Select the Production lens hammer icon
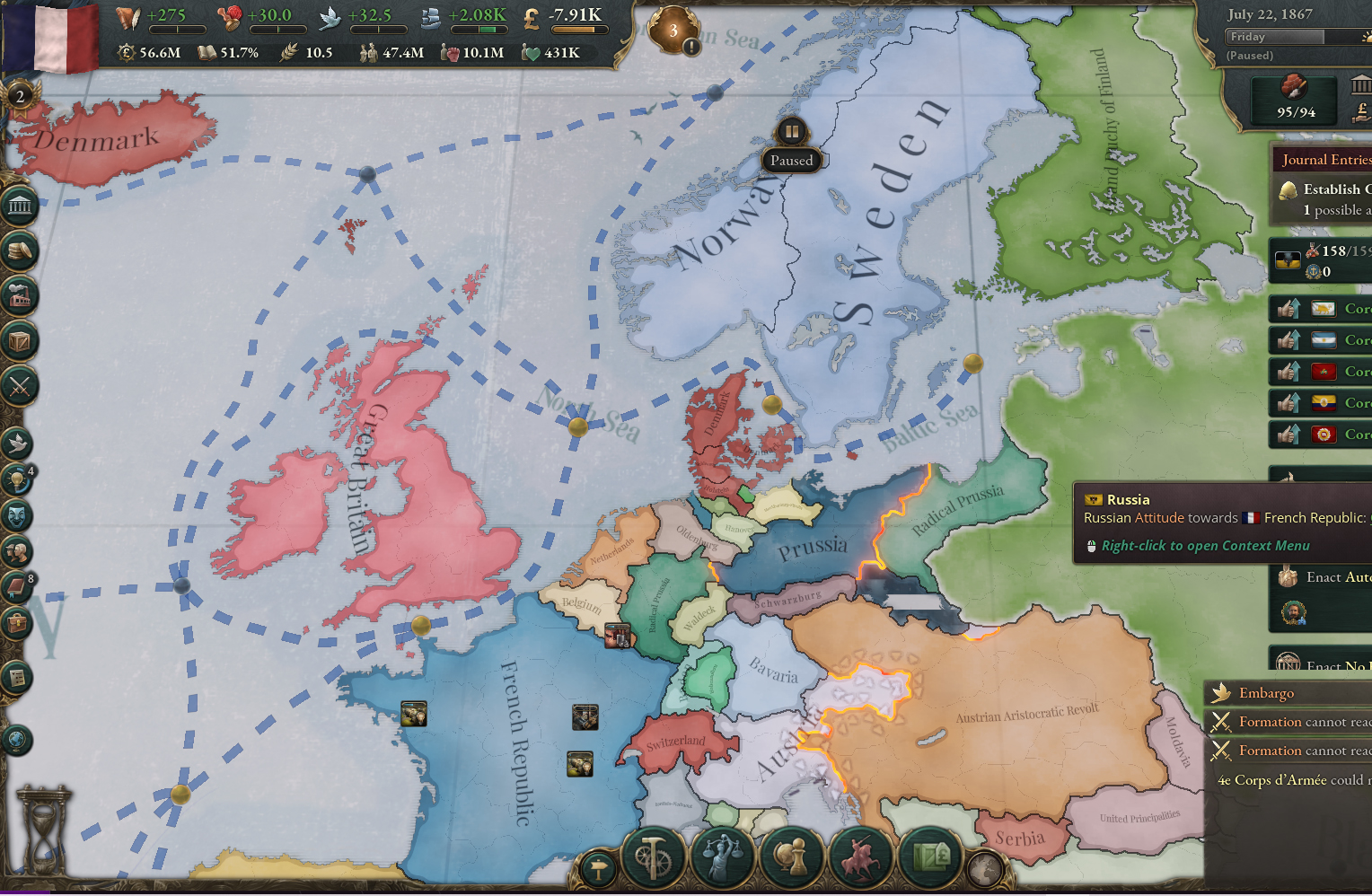 pos(653,856)
